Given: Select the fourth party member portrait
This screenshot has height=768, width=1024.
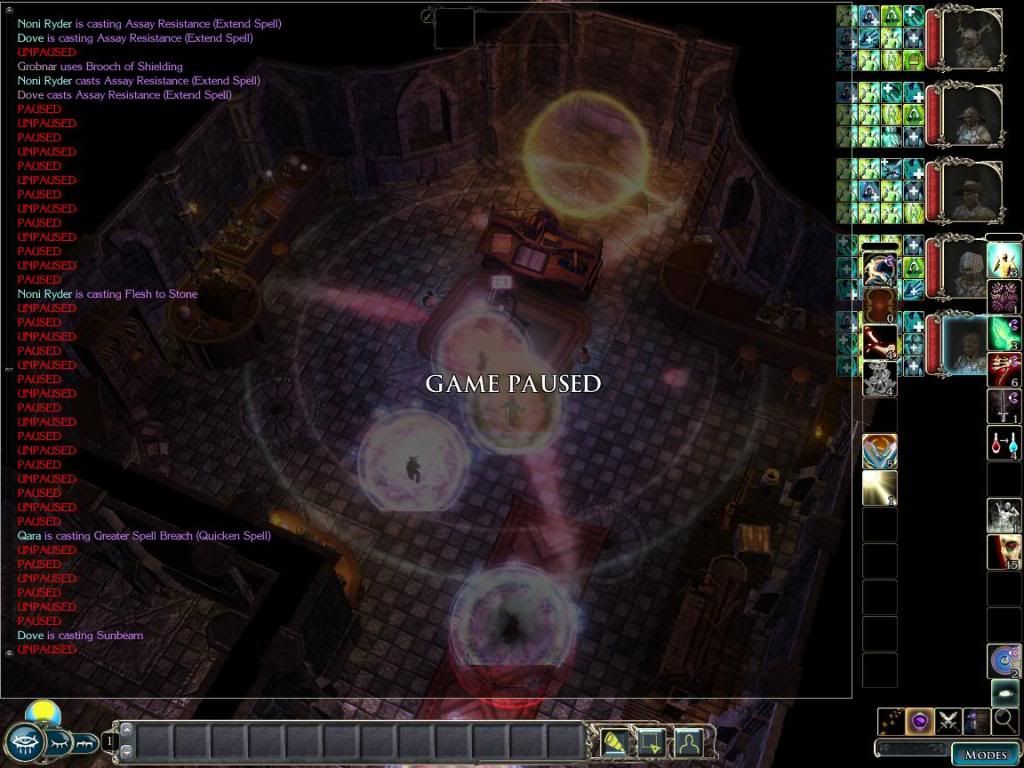Looking at the screenshot, I should pos(968,269).
